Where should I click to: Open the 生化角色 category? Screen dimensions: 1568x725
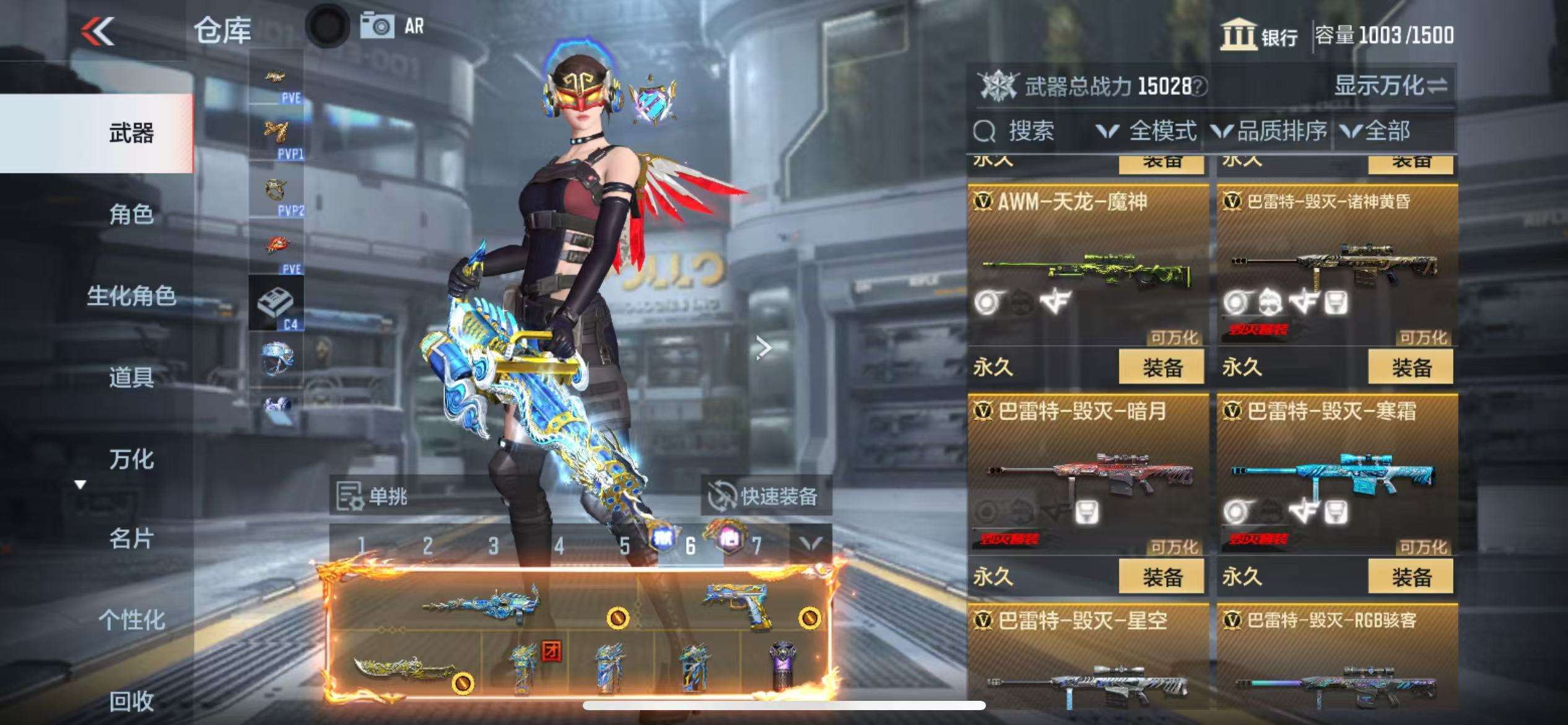click(x=131, y=296)
